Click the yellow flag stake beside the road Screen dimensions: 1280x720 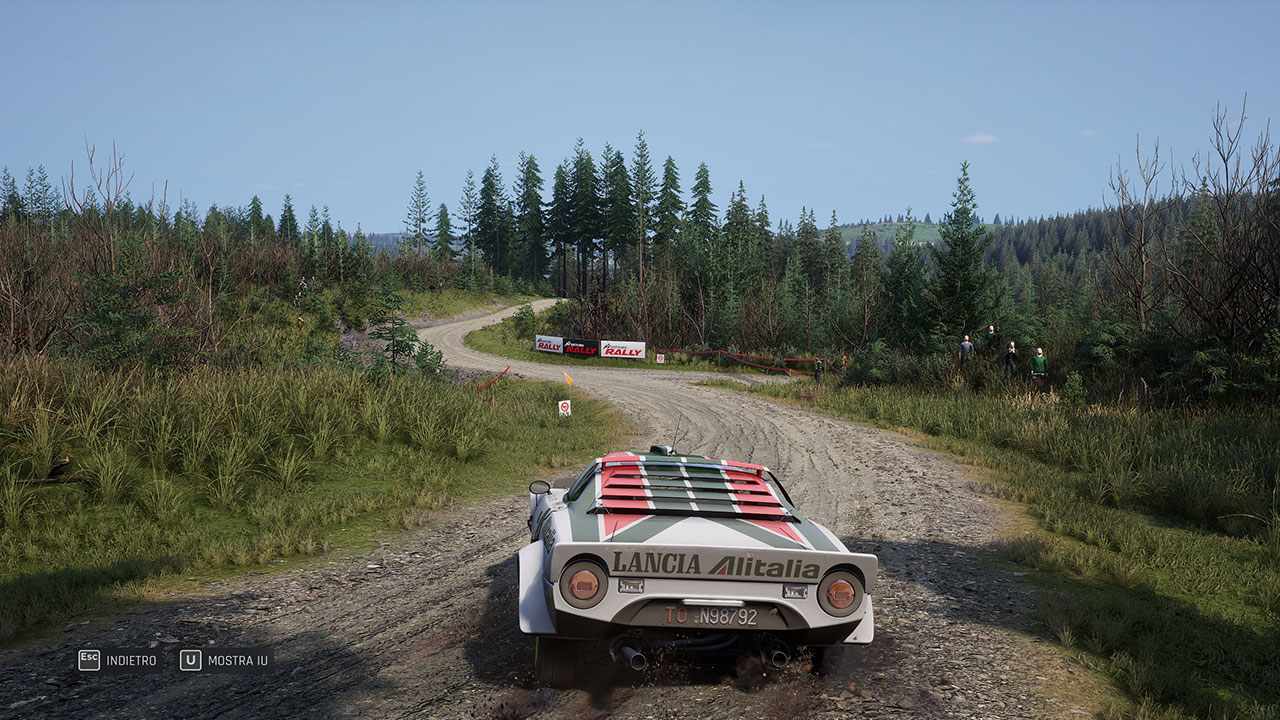[x=568, y=379]
